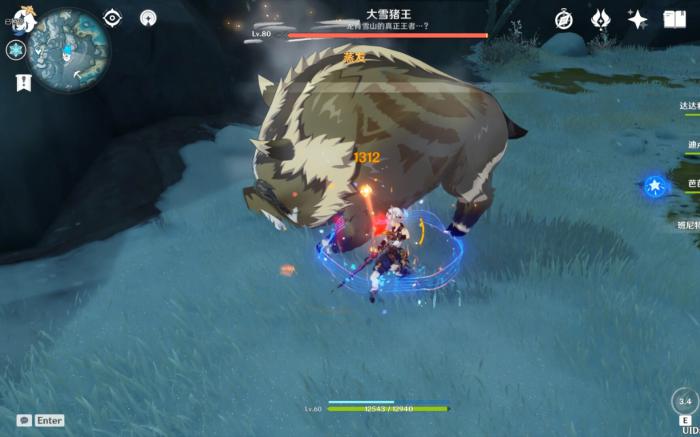The width and height of the screenshot is (700, 437).
Task: Open the Paimon menu icon
Action: 22,18
